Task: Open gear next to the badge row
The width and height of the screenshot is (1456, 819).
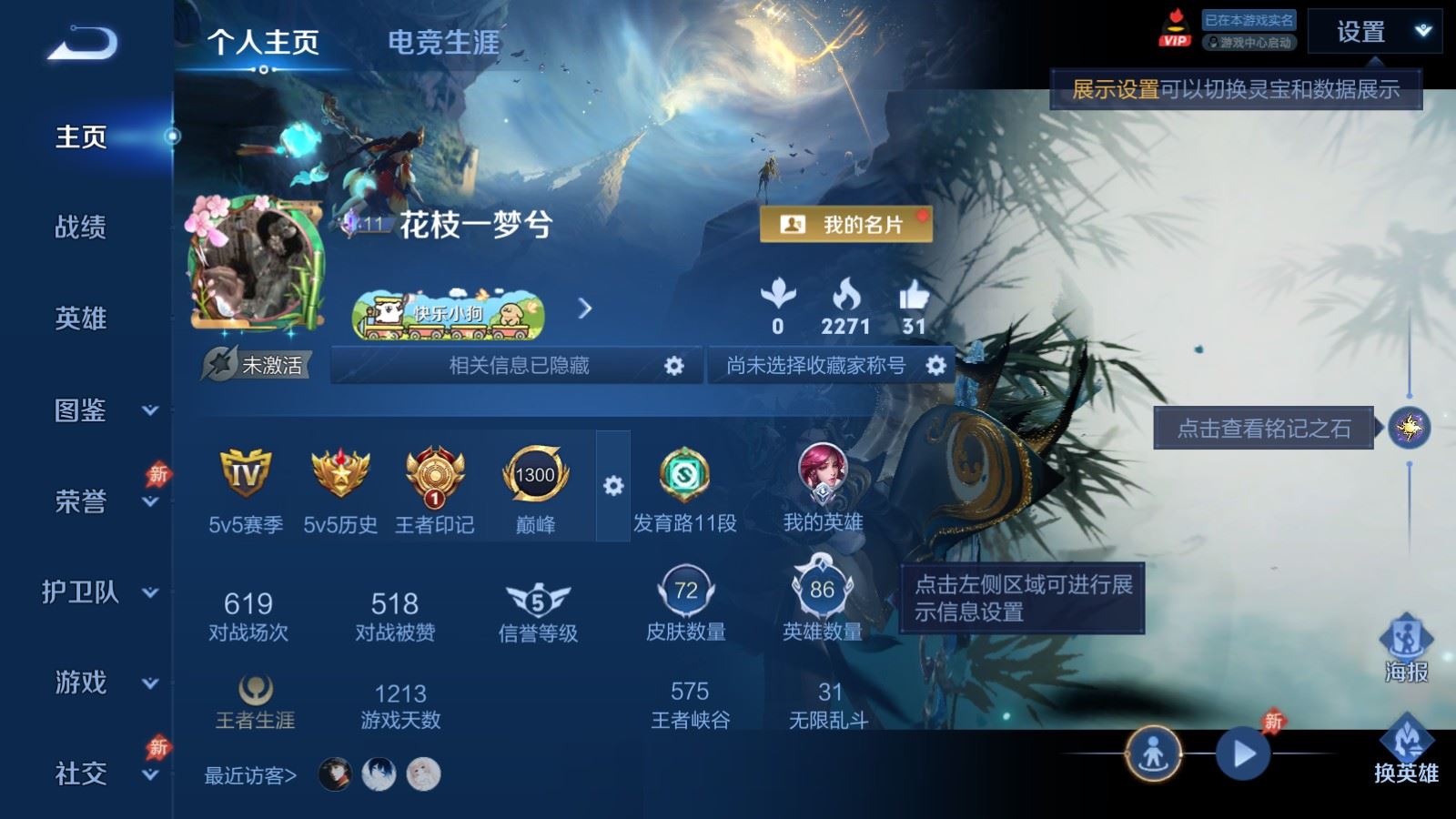Action: [612, 487]
